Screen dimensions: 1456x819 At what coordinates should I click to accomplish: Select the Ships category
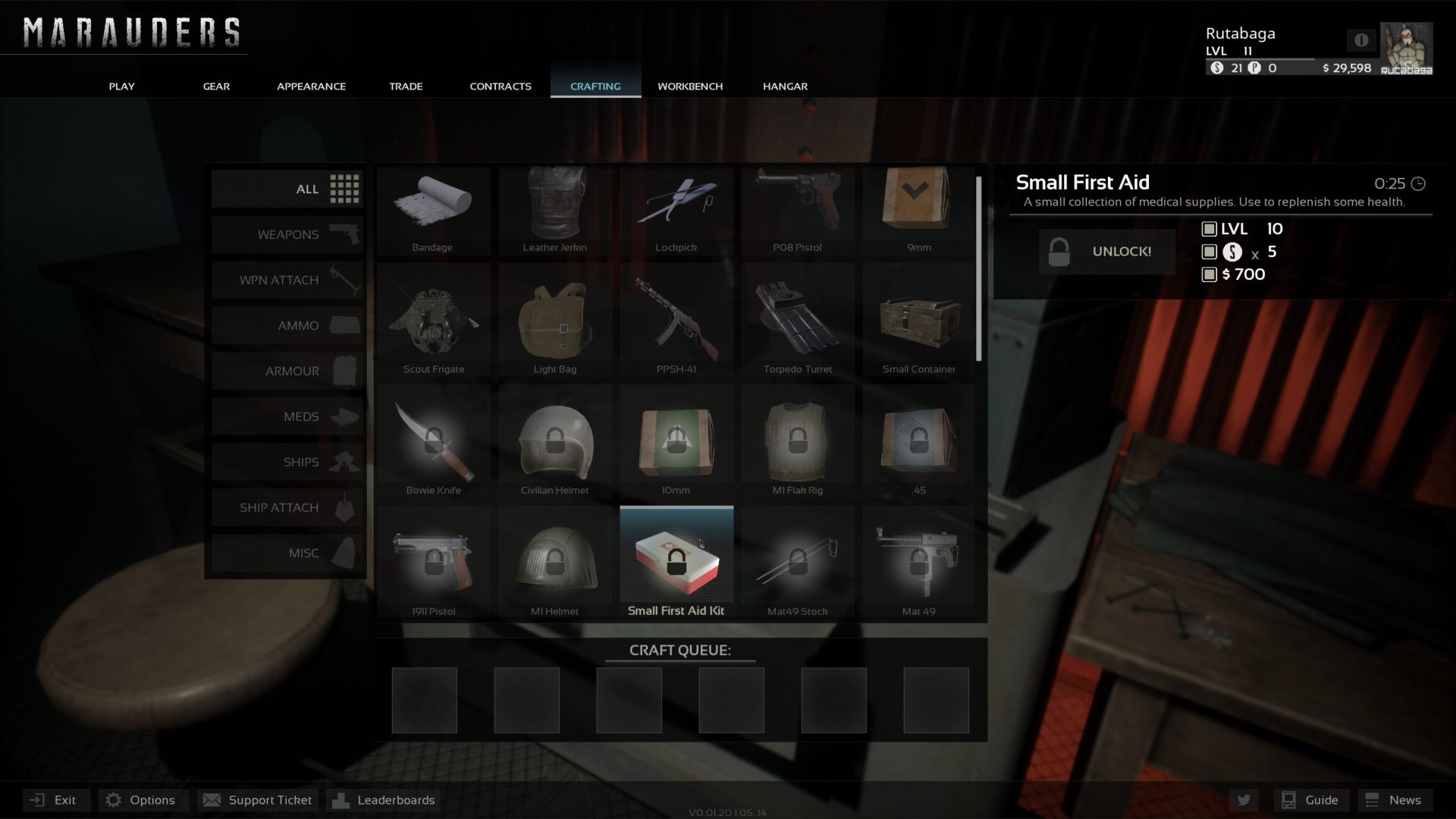point(287,462)
